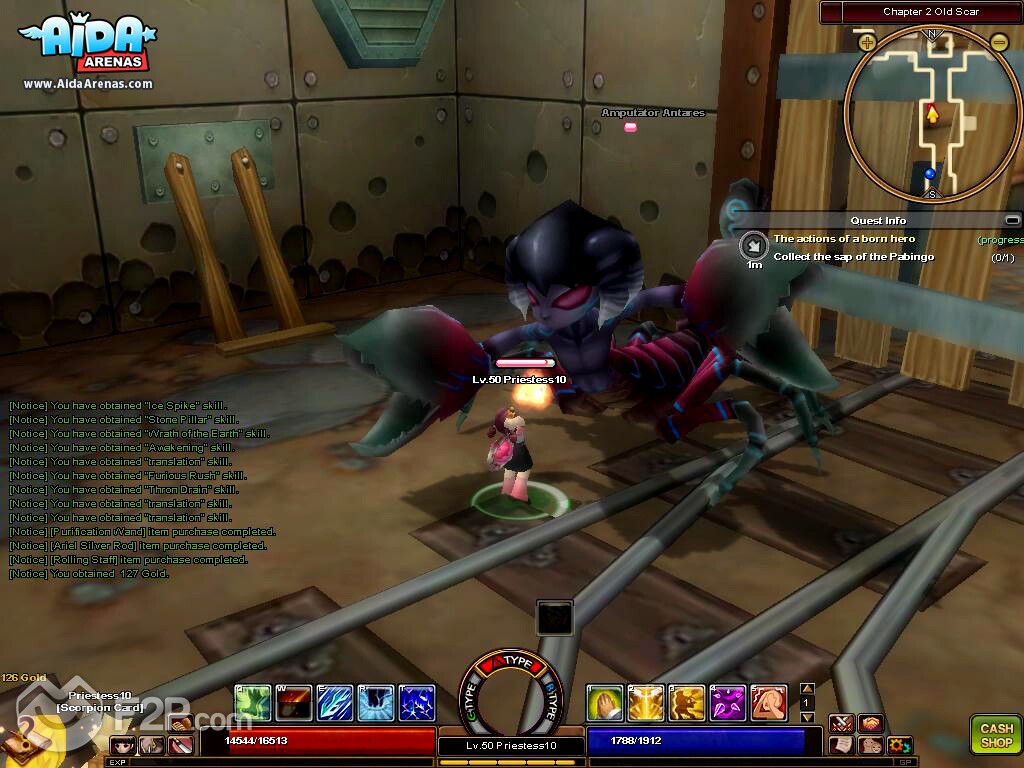Cast the ice spike skill in slot E
This screenshot has height=768, width=1024.
[334, 703]
